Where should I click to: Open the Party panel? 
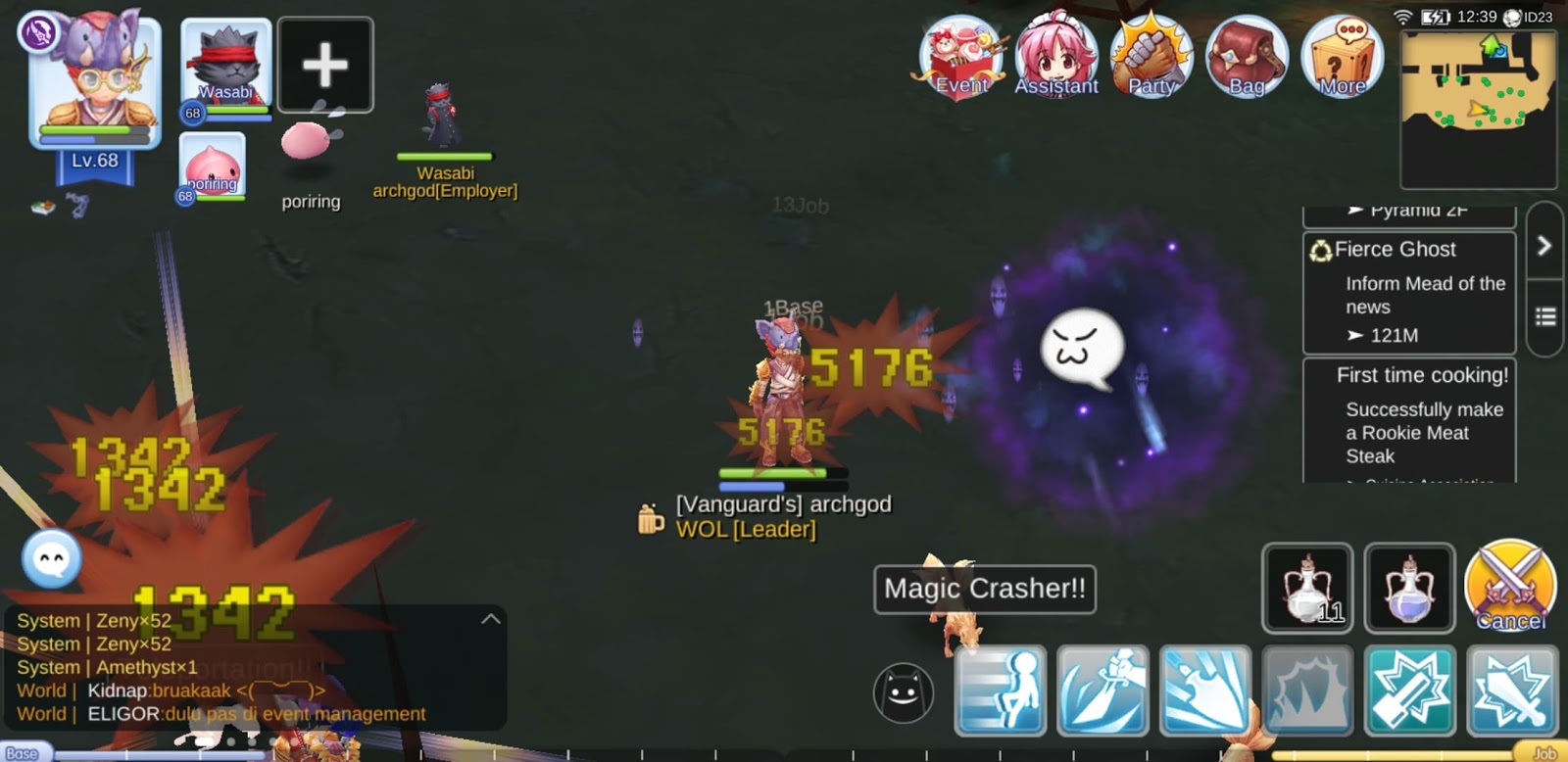1151,54
